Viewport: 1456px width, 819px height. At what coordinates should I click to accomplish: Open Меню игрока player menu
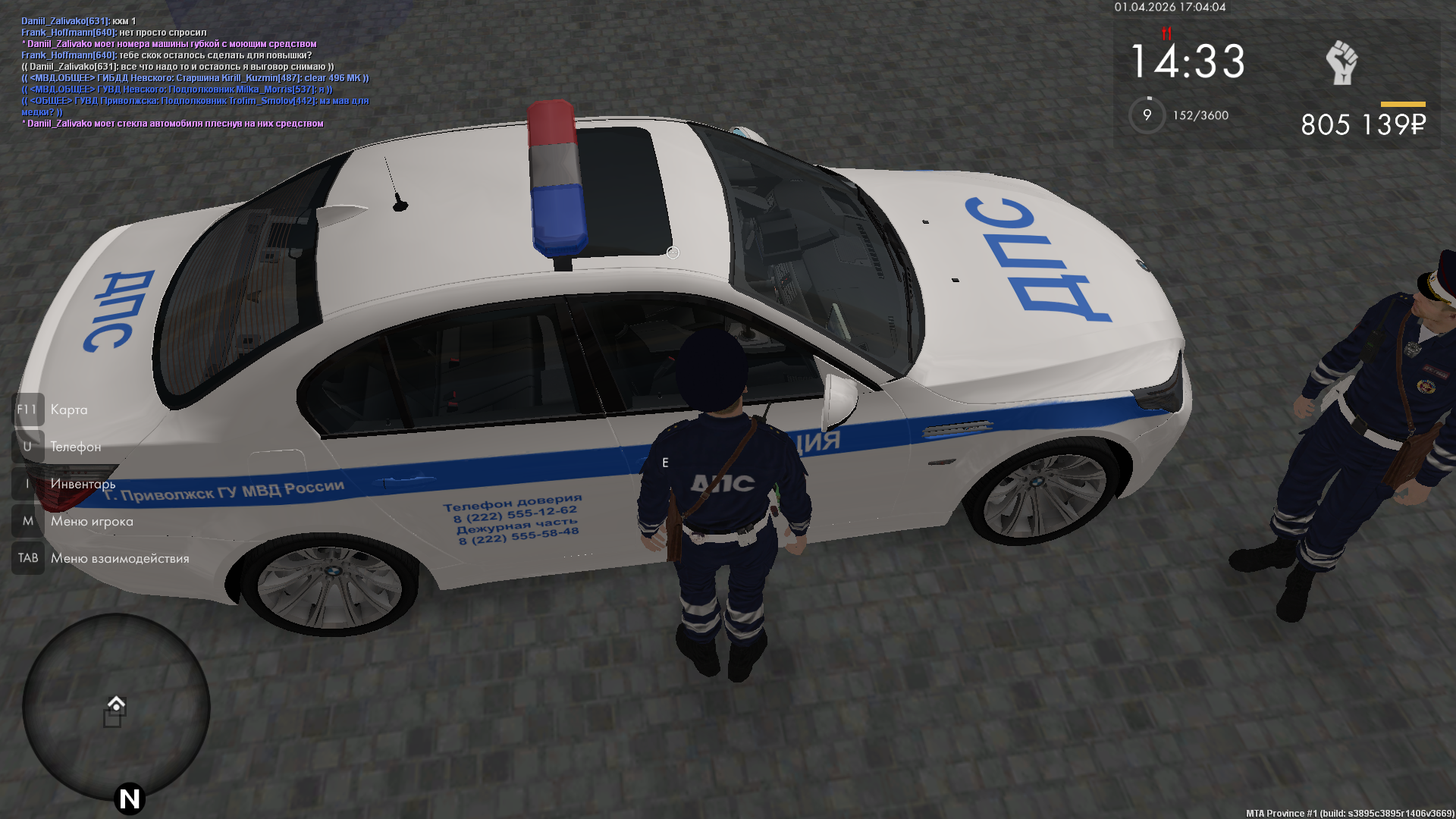coord(91,521)
